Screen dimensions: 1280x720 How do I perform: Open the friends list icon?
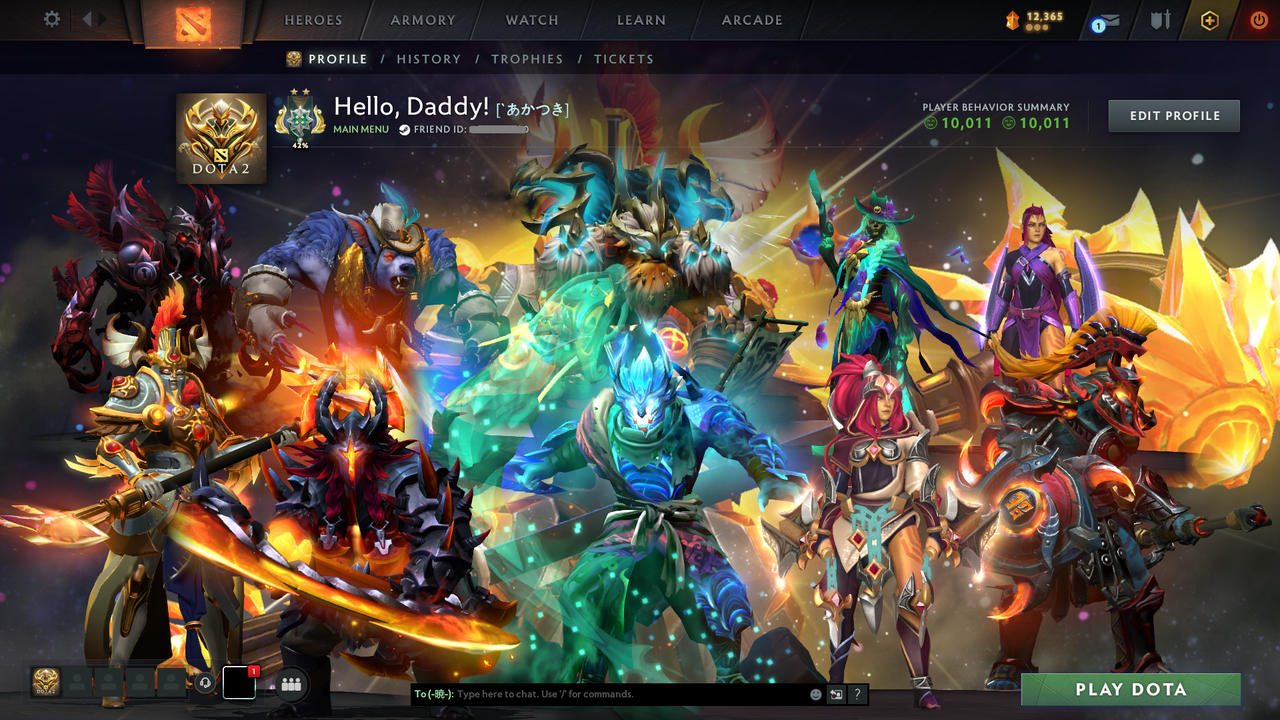tap(291, 684)
